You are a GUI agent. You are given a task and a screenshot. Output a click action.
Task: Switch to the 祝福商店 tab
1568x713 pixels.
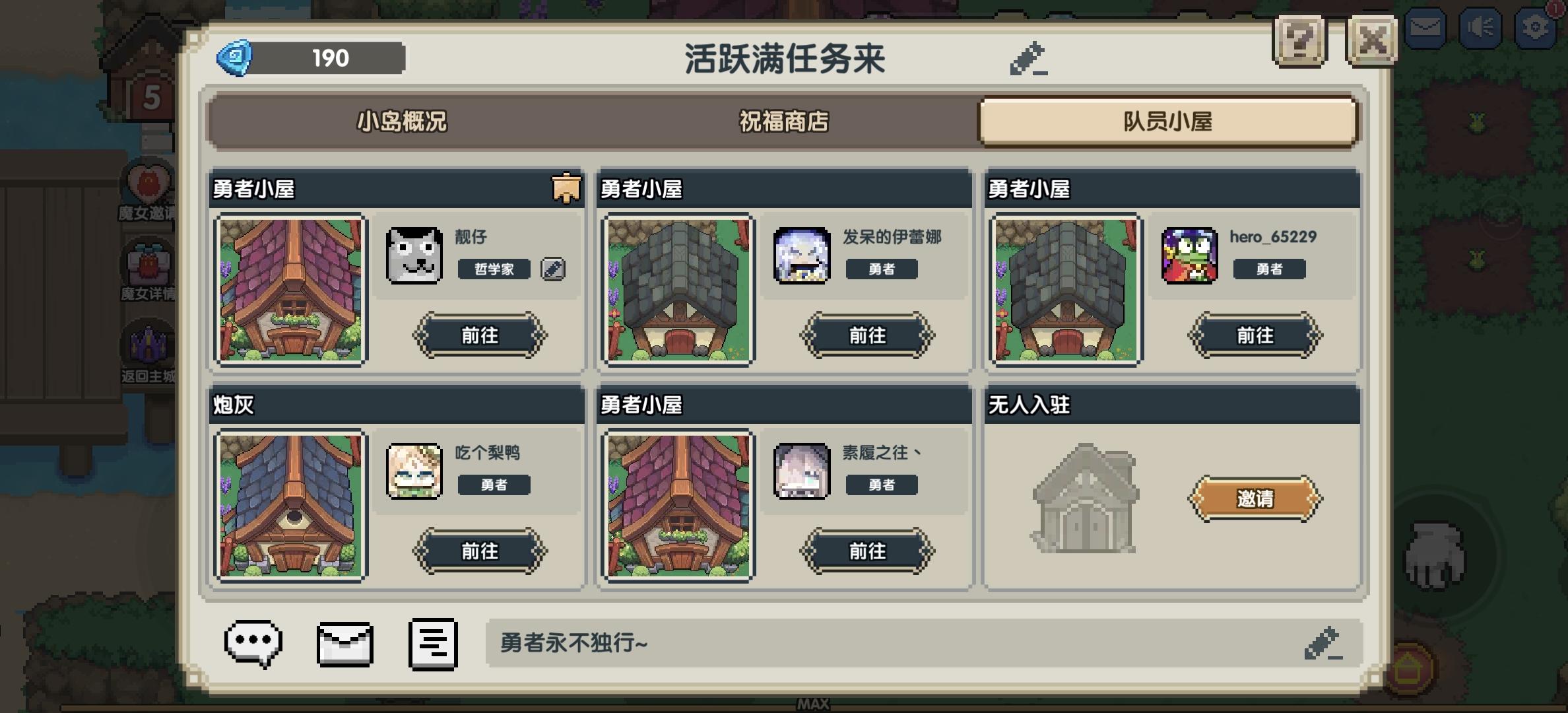click(783, 122)
